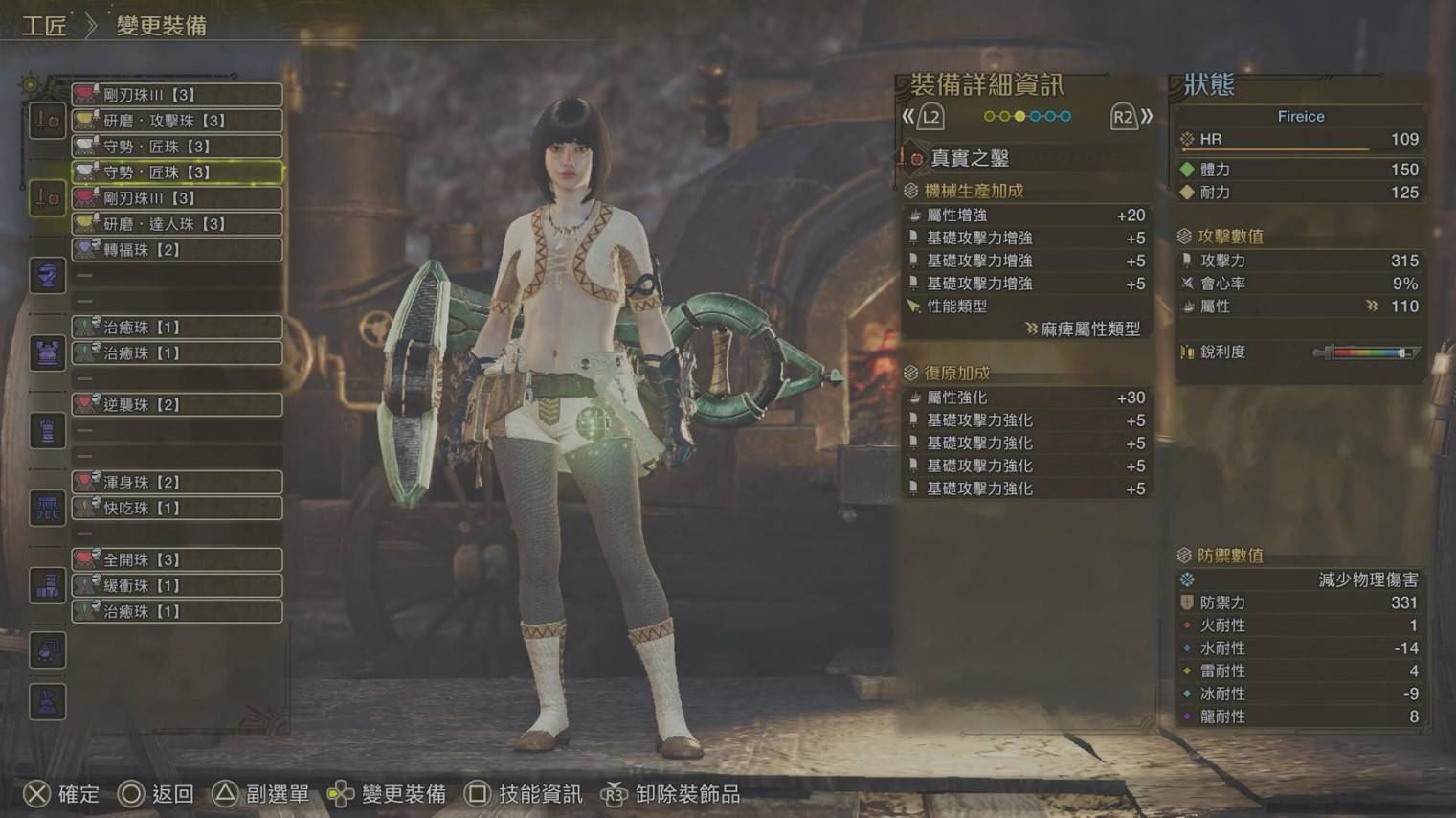Choose the 渾身珠【2】 decoration slot
The width and height of the screenshot is (1456, 818).
pos(177,482)
